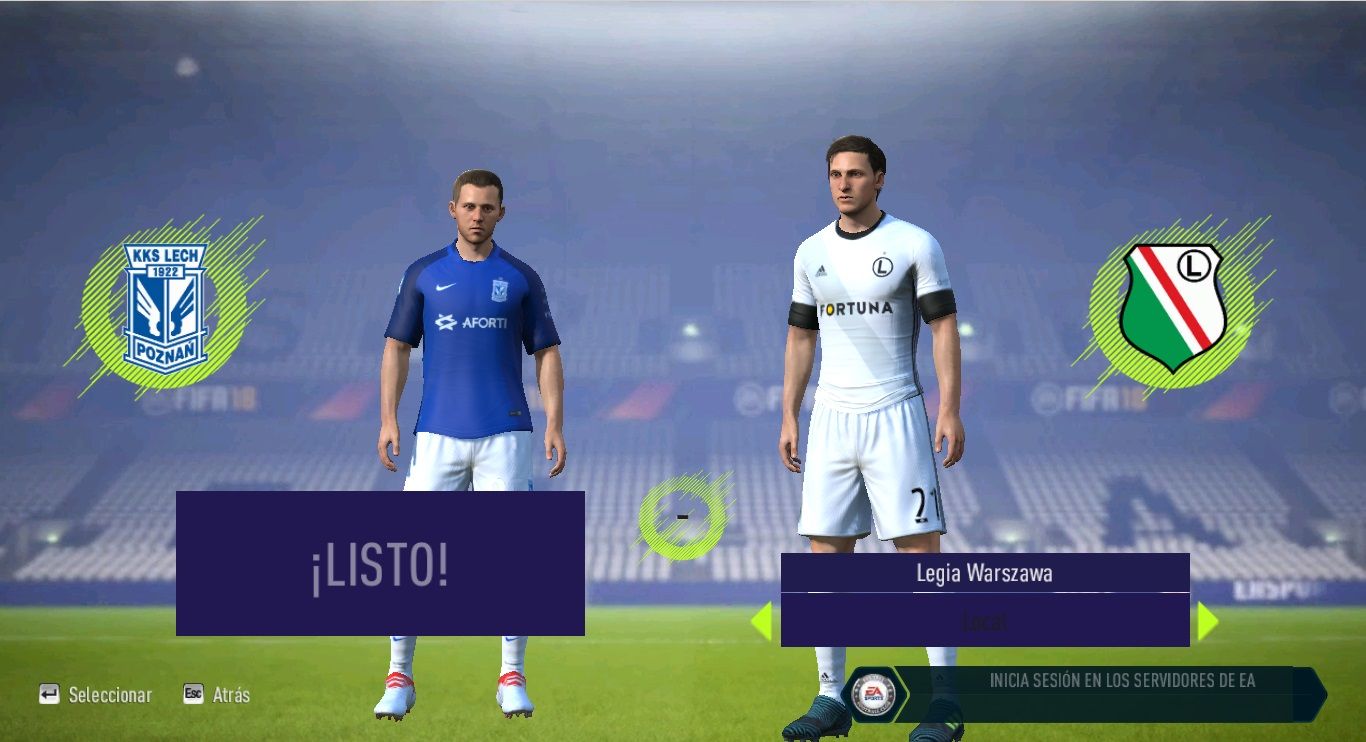Confirm with the ¡LISTO! button
This screenshot has height=742, width=1366.
tap(380, 563)
